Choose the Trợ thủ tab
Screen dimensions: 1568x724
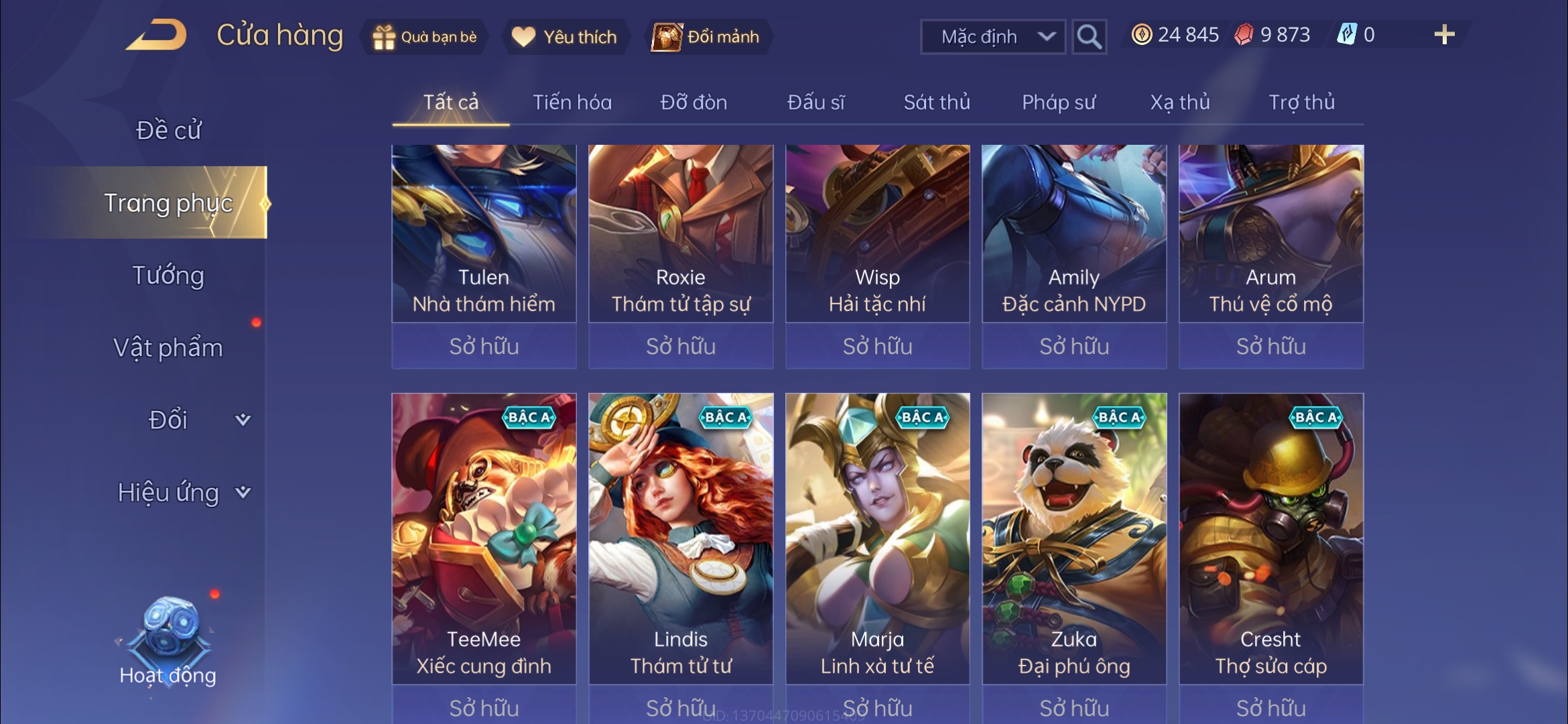point(1301,103)
